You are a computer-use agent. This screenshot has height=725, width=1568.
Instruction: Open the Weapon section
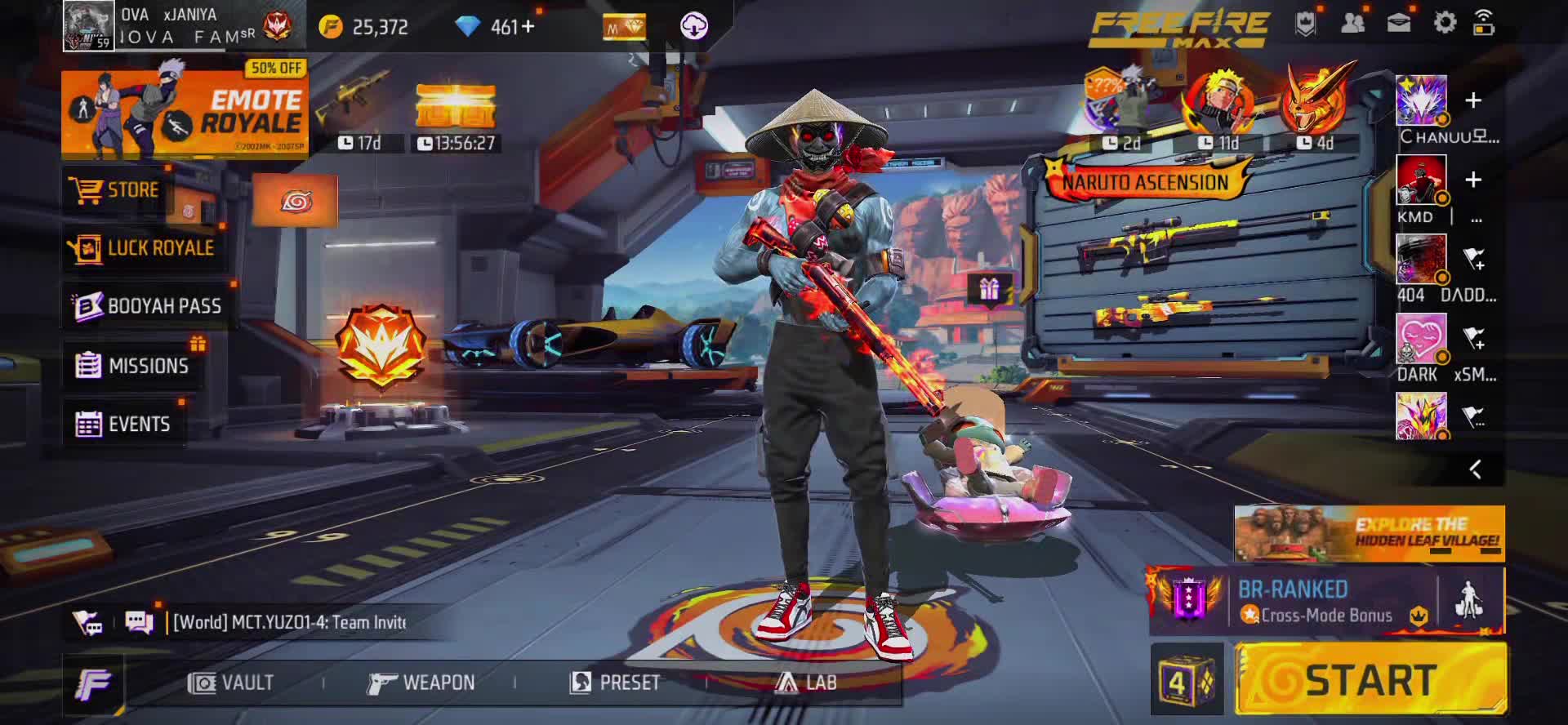pos(421,683)
